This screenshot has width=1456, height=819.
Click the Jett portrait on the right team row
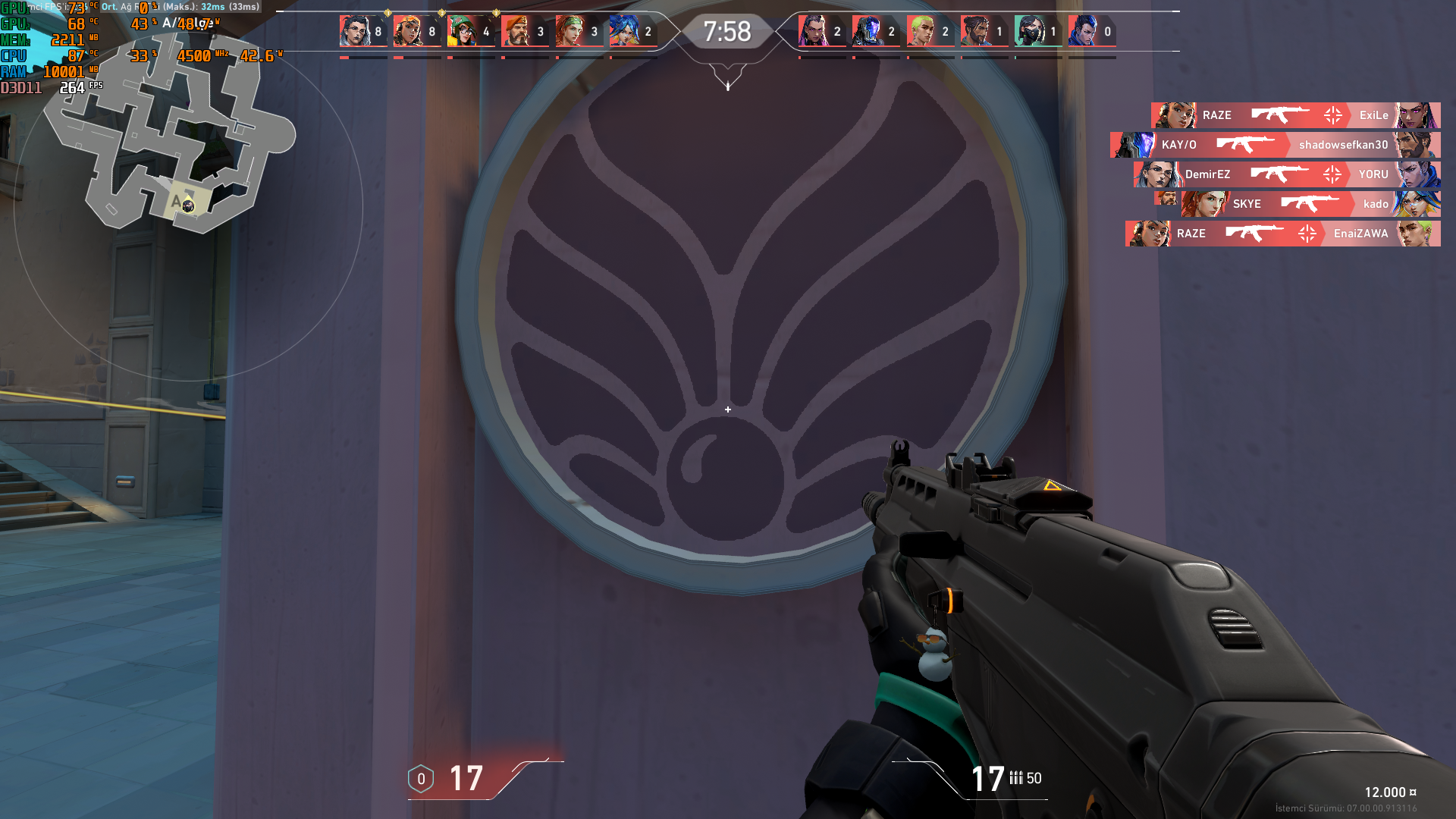1089,31
